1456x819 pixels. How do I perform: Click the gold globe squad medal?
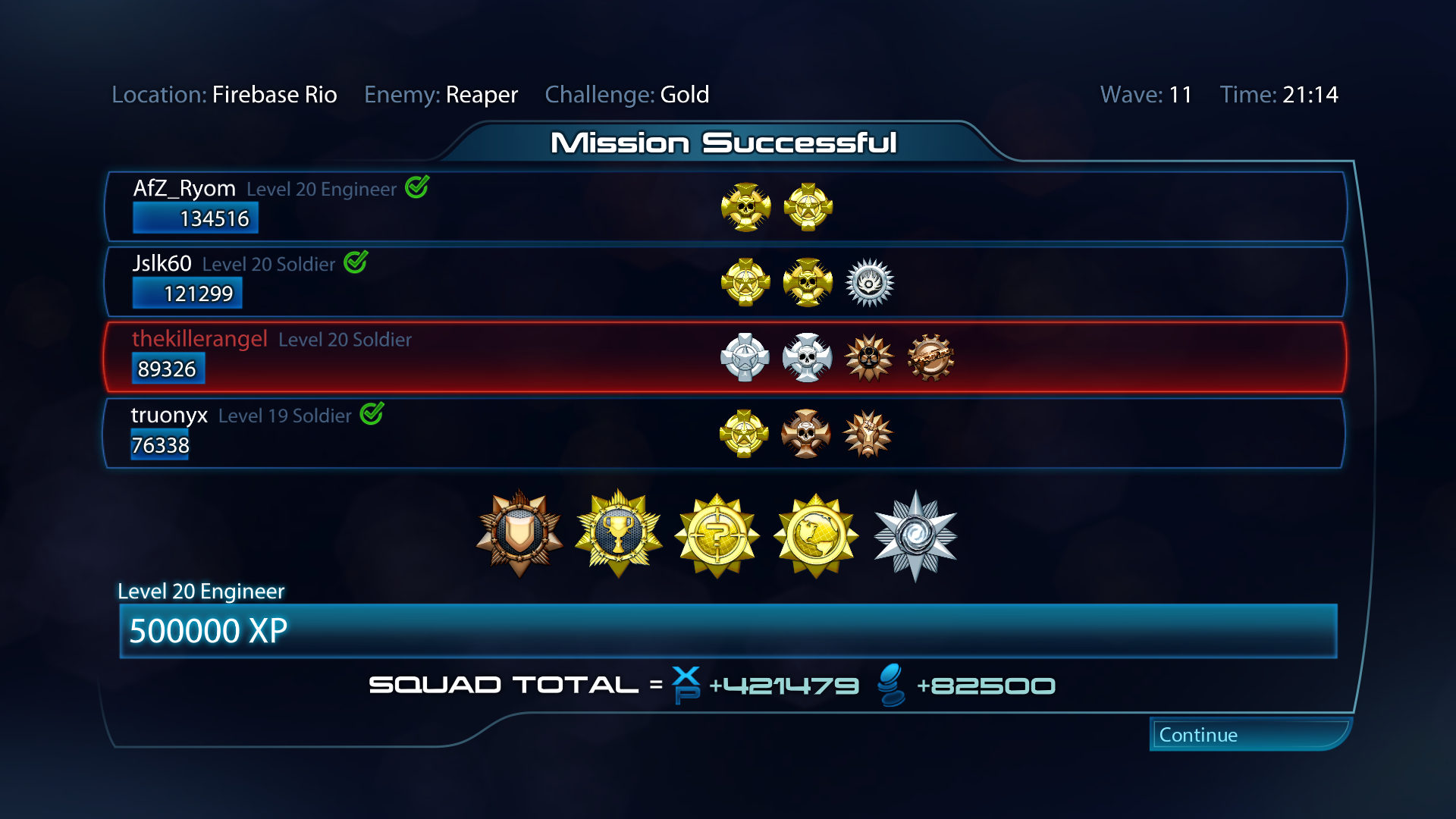(816, 535)
